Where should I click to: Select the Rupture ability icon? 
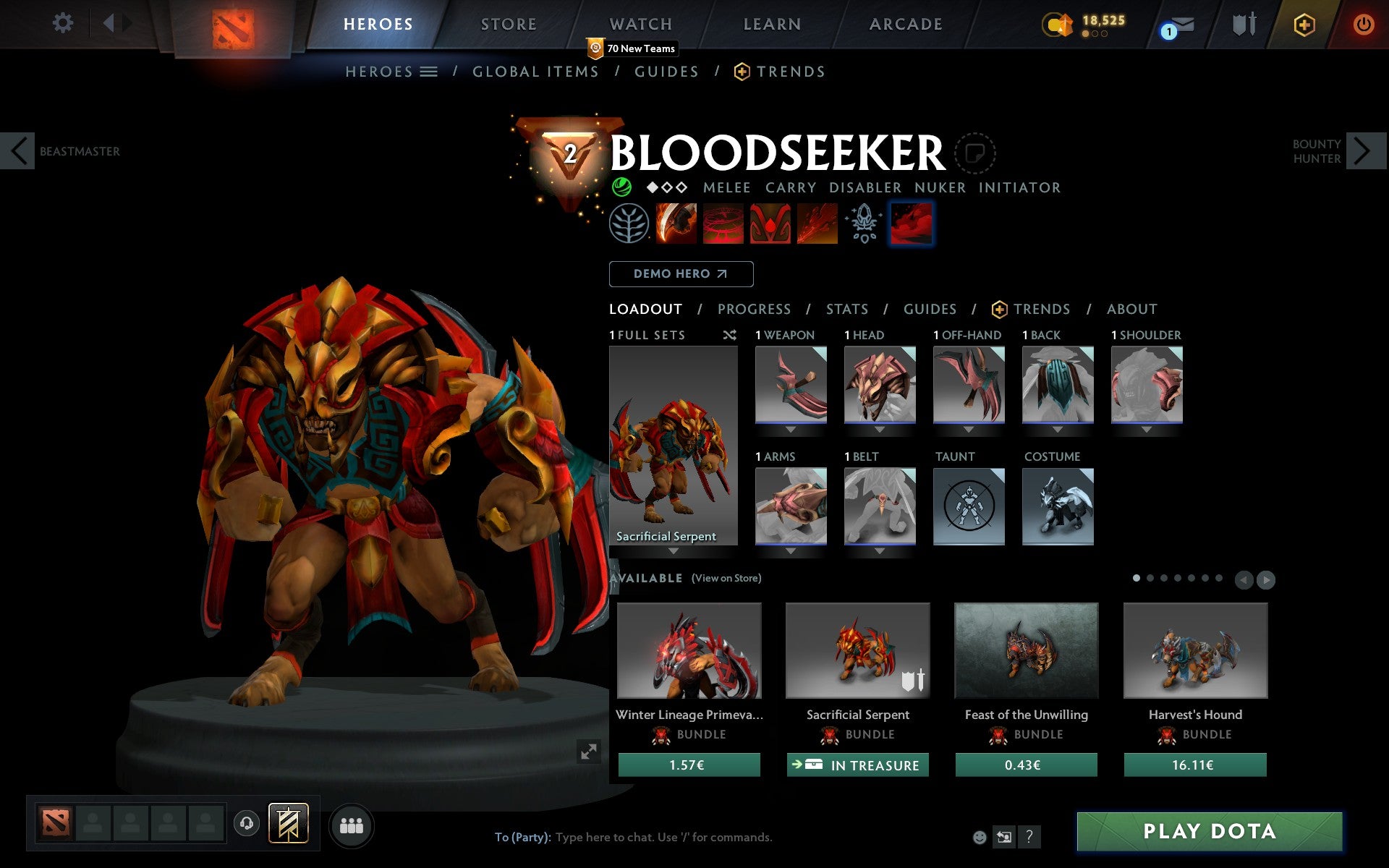tap(816, 224)
